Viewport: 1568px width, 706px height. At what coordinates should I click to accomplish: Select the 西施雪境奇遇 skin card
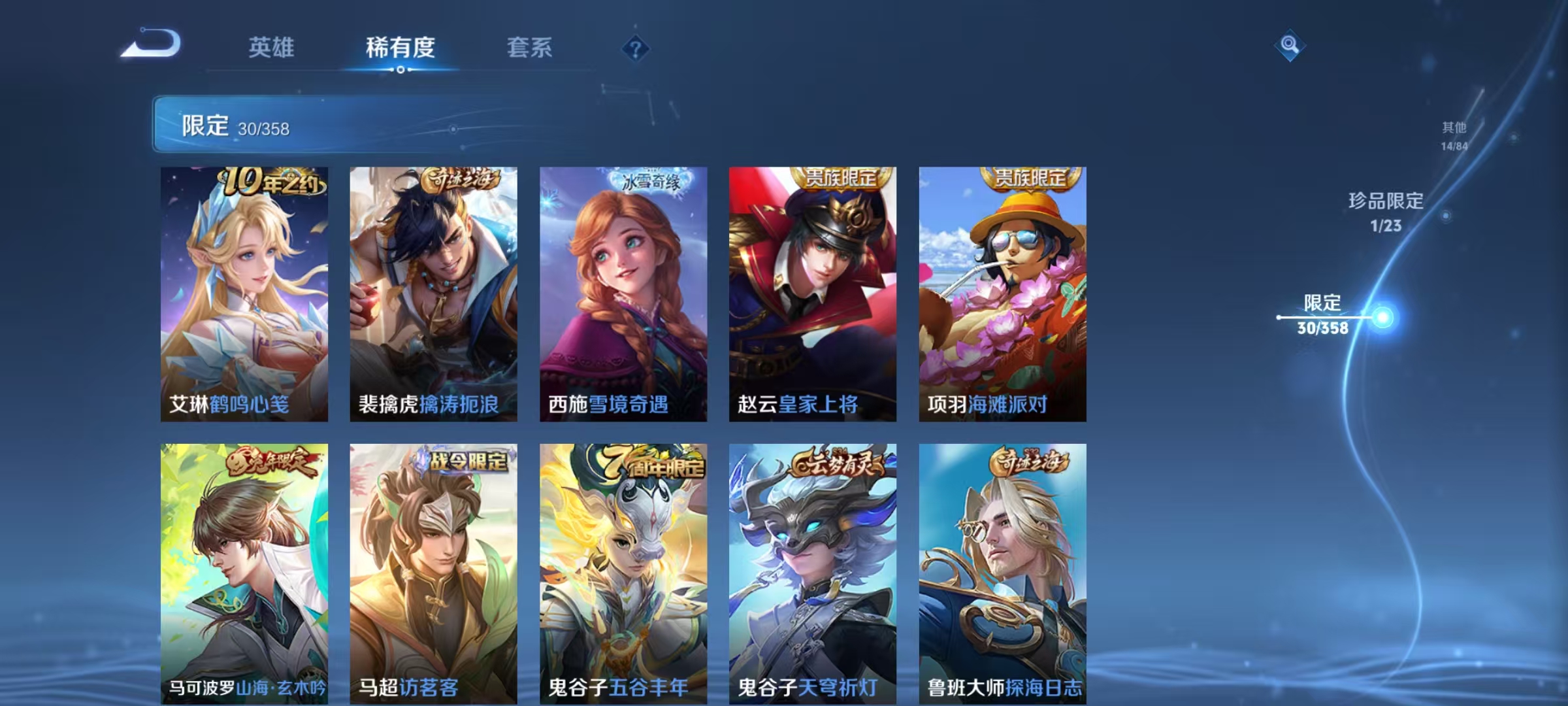coord(622,288)
